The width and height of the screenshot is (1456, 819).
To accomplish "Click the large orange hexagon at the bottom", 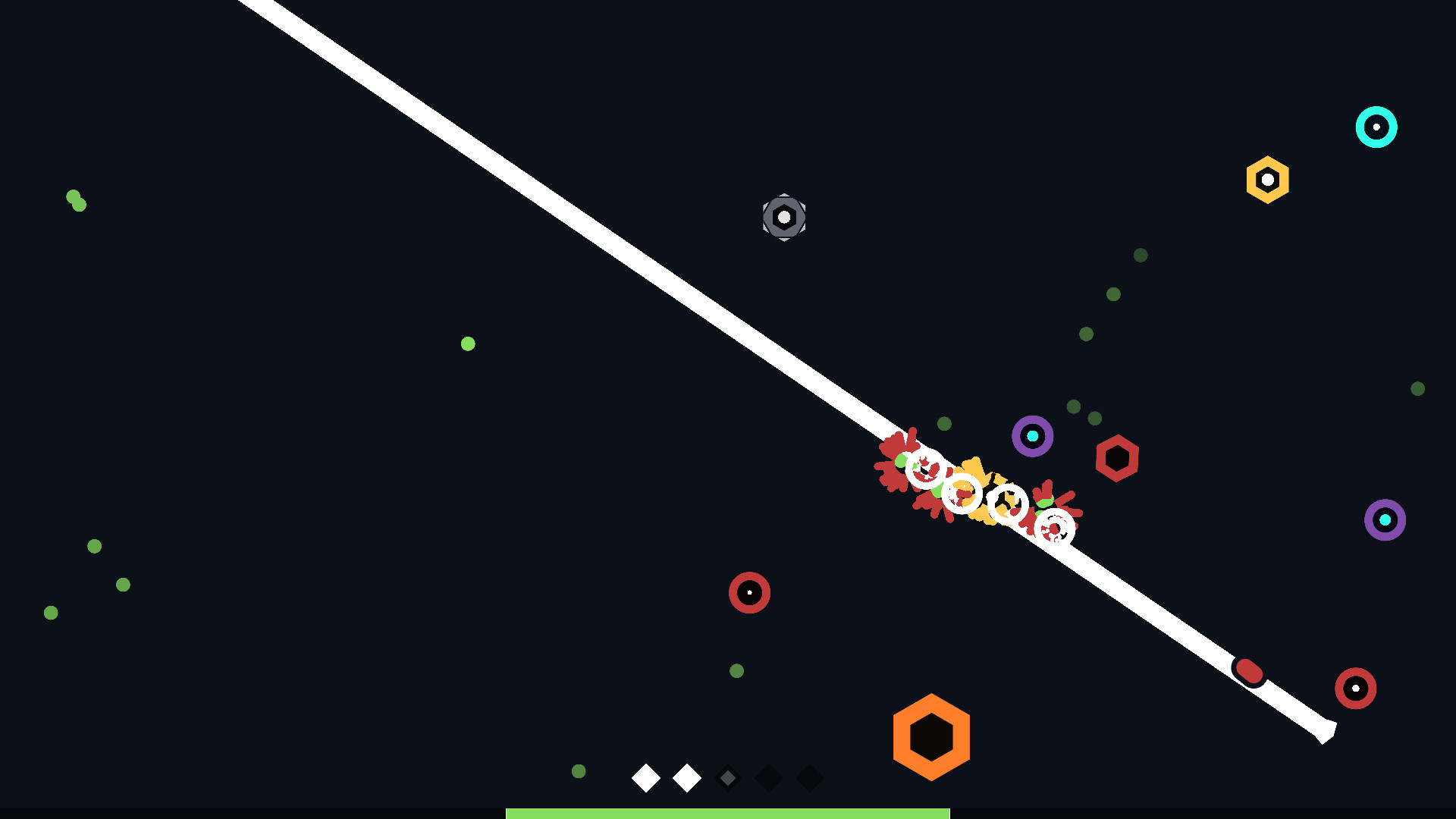I will [931, 736].
